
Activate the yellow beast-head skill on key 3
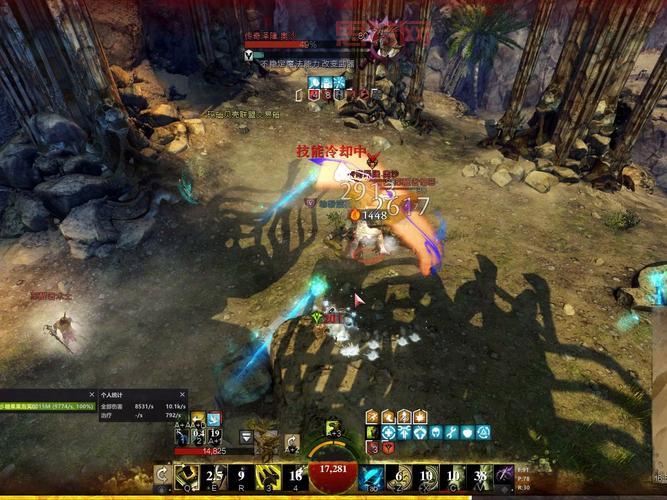click(268, 475)
